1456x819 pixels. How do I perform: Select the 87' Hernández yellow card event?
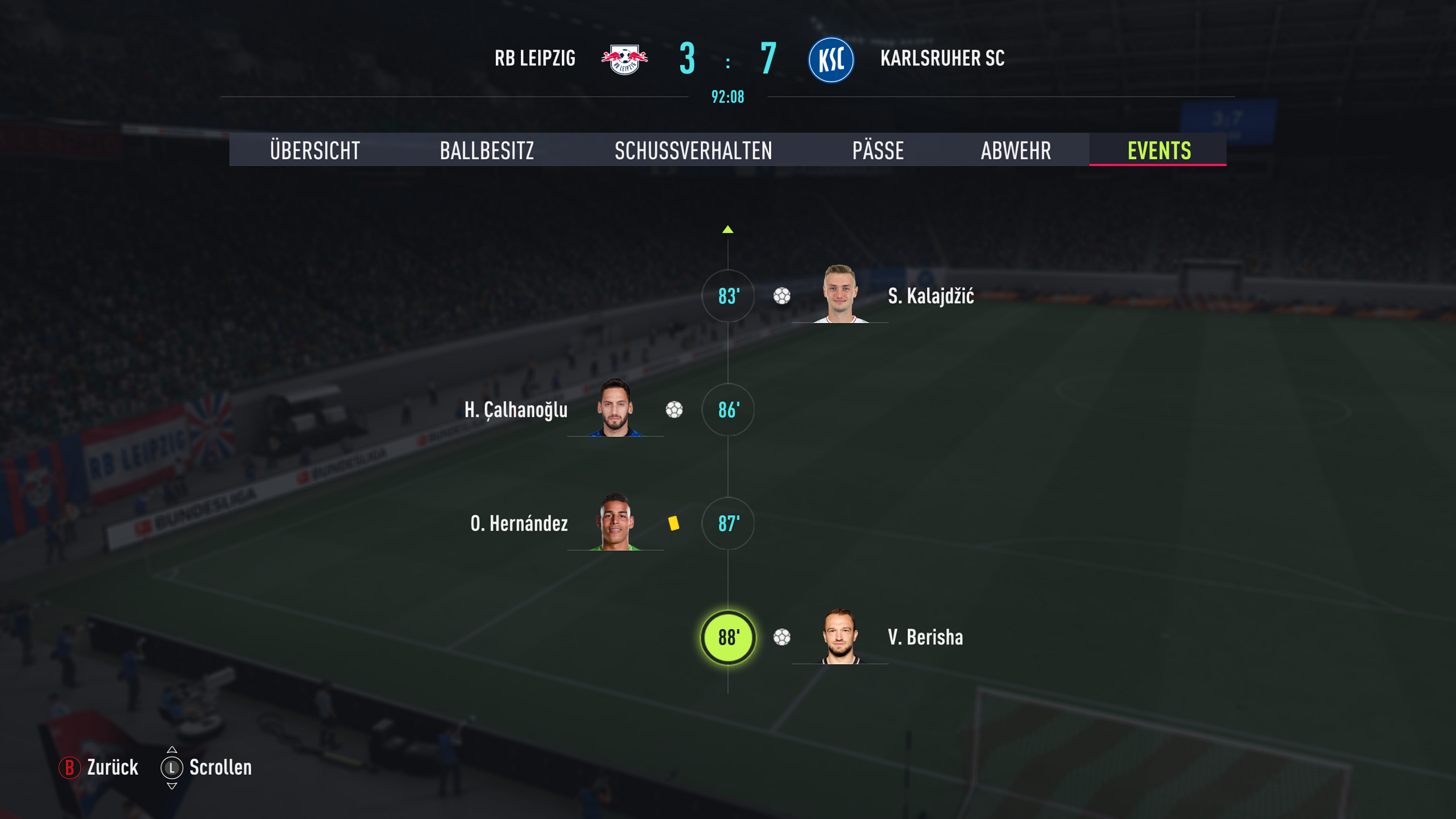click(728, 523)
